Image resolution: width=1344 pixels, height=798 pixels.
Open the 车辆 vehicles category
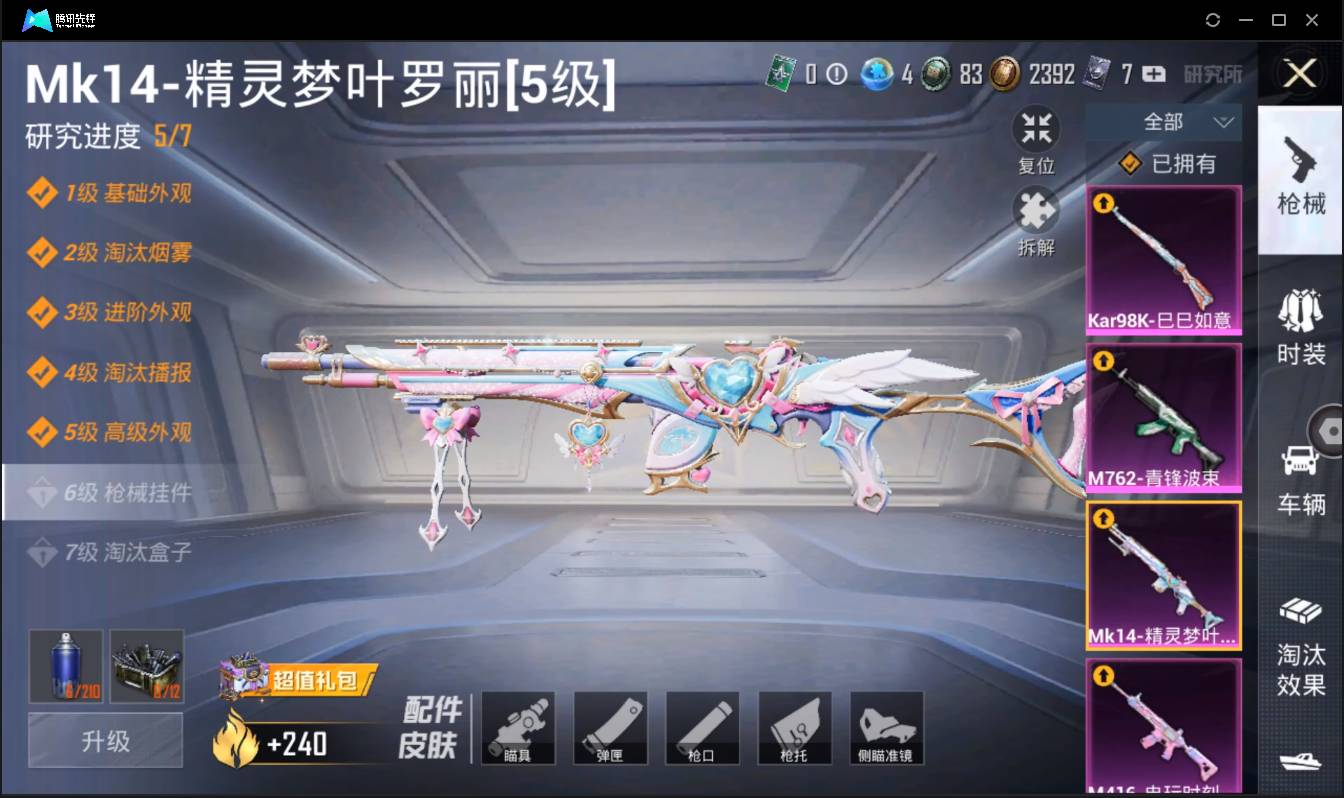click(x=1300, y=460)
